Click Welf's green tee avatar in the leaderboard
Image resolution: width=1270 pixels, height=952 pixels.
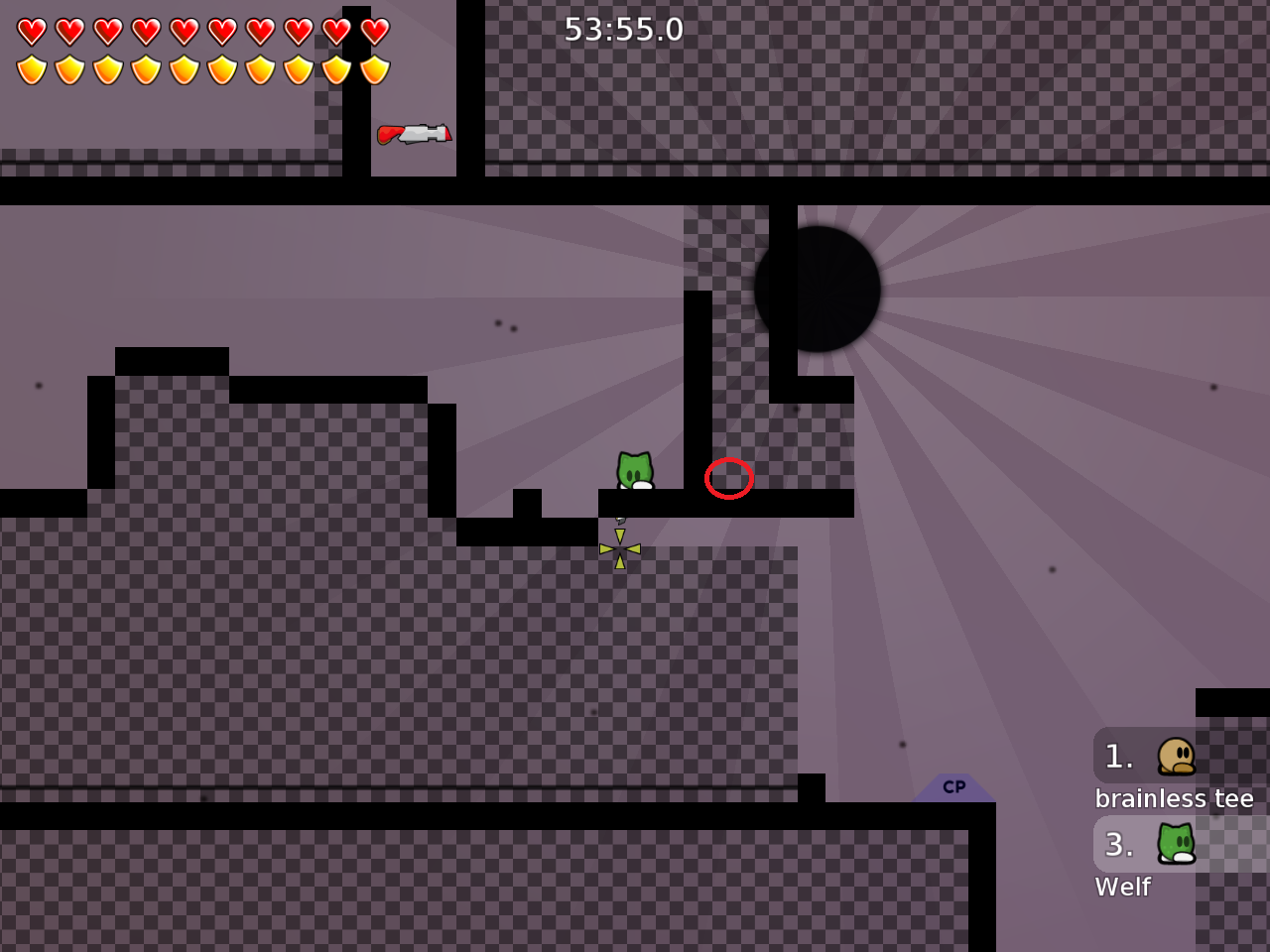click(1176, 844)
